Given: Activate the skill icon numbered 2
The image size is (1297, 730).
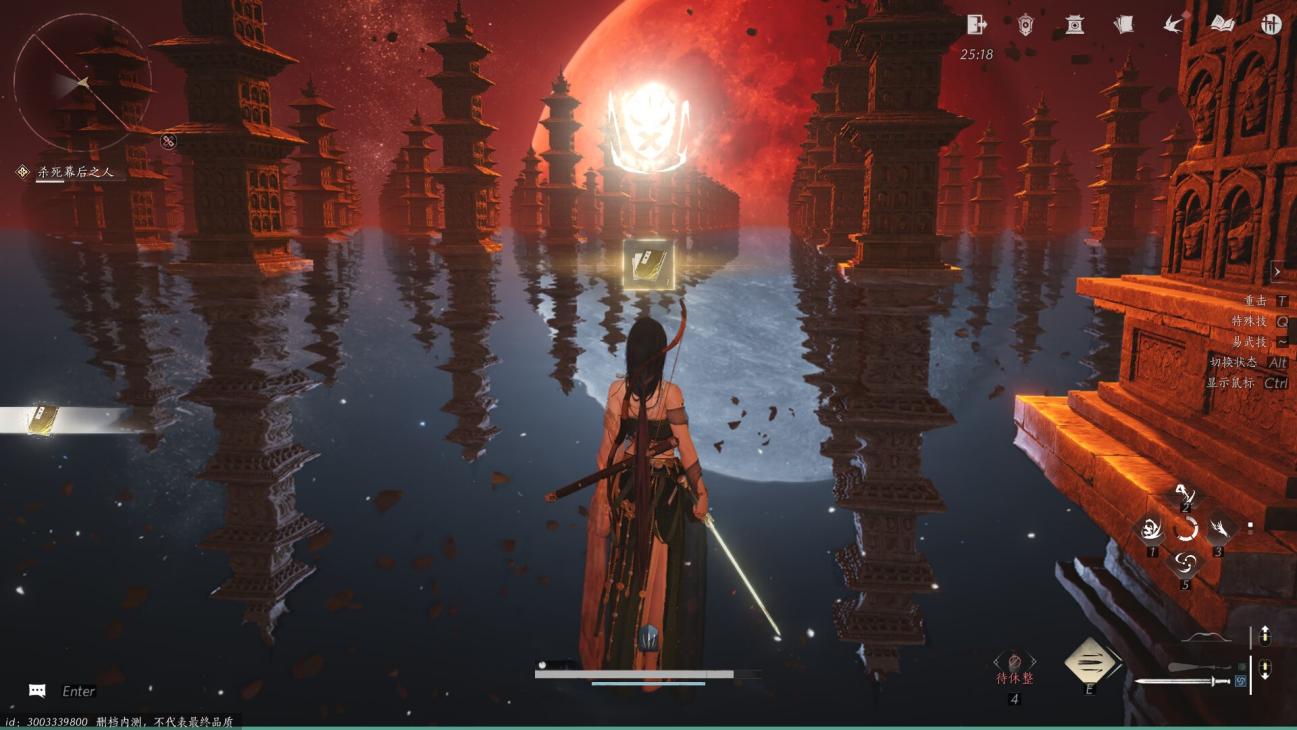Looking at the screenshot, I should click(1185, 494).
